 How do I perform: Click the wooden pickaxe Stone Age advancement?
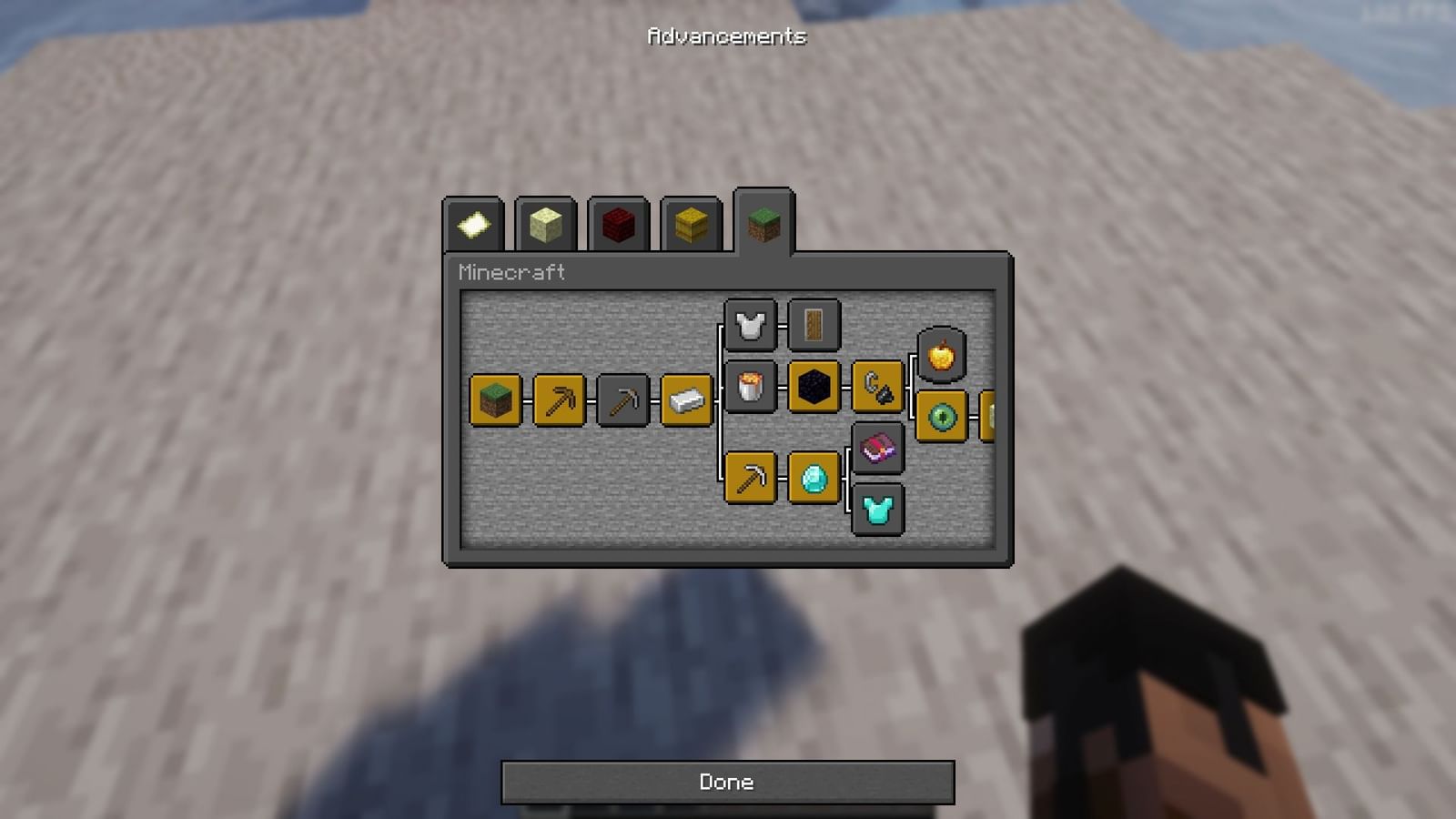click(x=559, y=400)
